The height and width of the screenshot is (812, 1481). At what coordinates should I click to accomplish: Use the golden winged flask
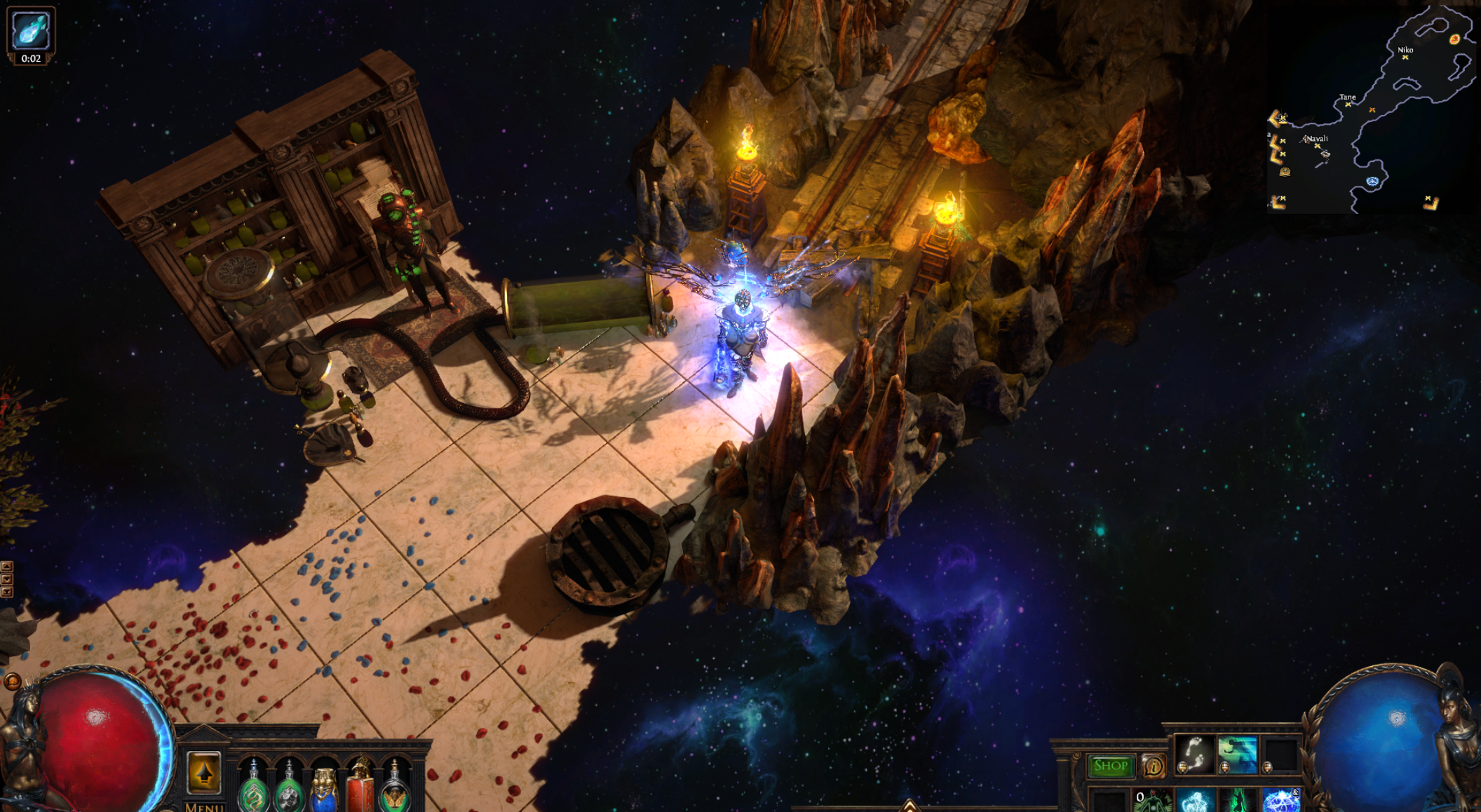(395, 792)
